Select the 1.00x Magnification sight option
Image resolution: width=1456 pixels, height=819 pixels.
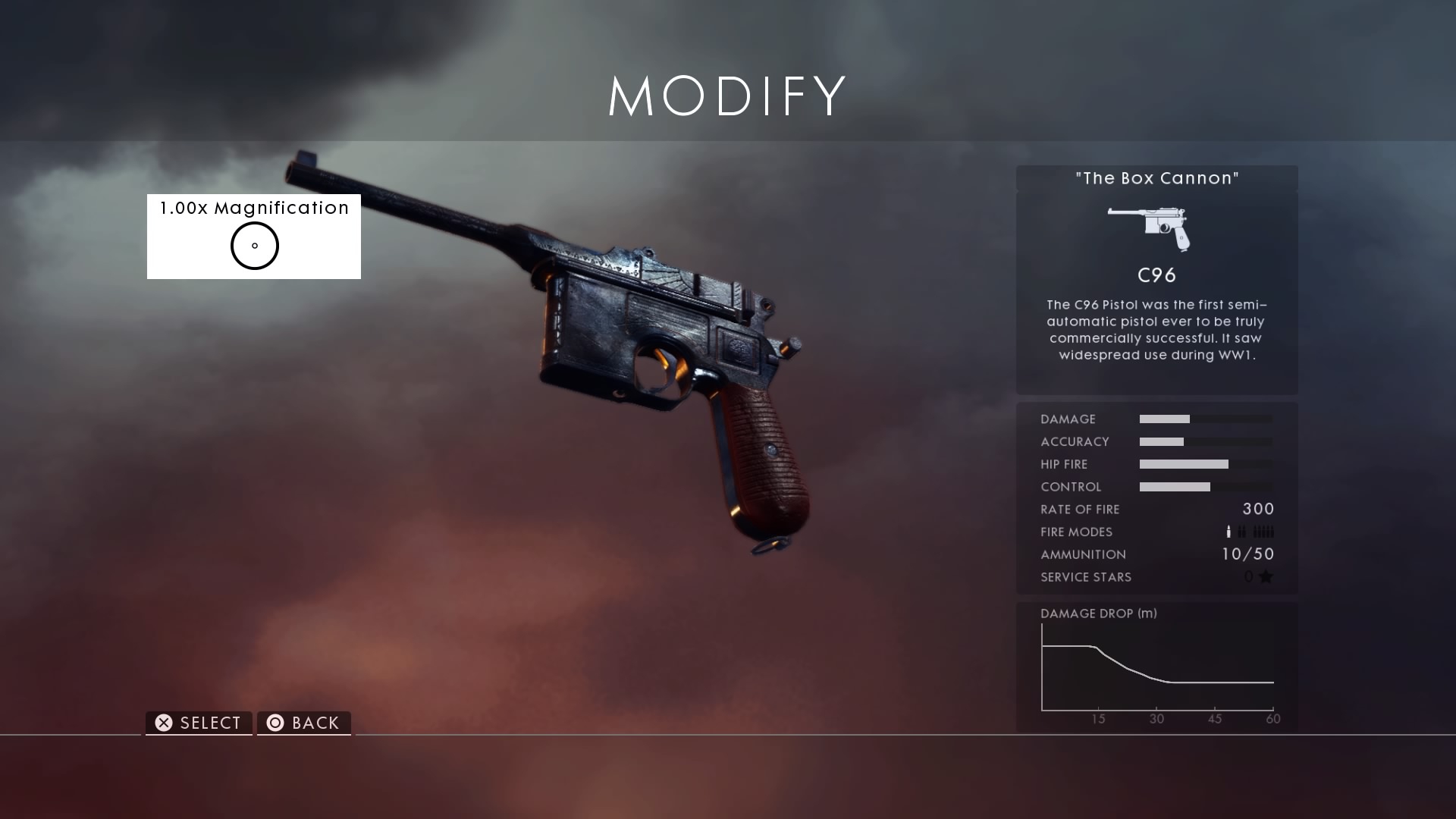pyautogui.click(x=254, y=237)
